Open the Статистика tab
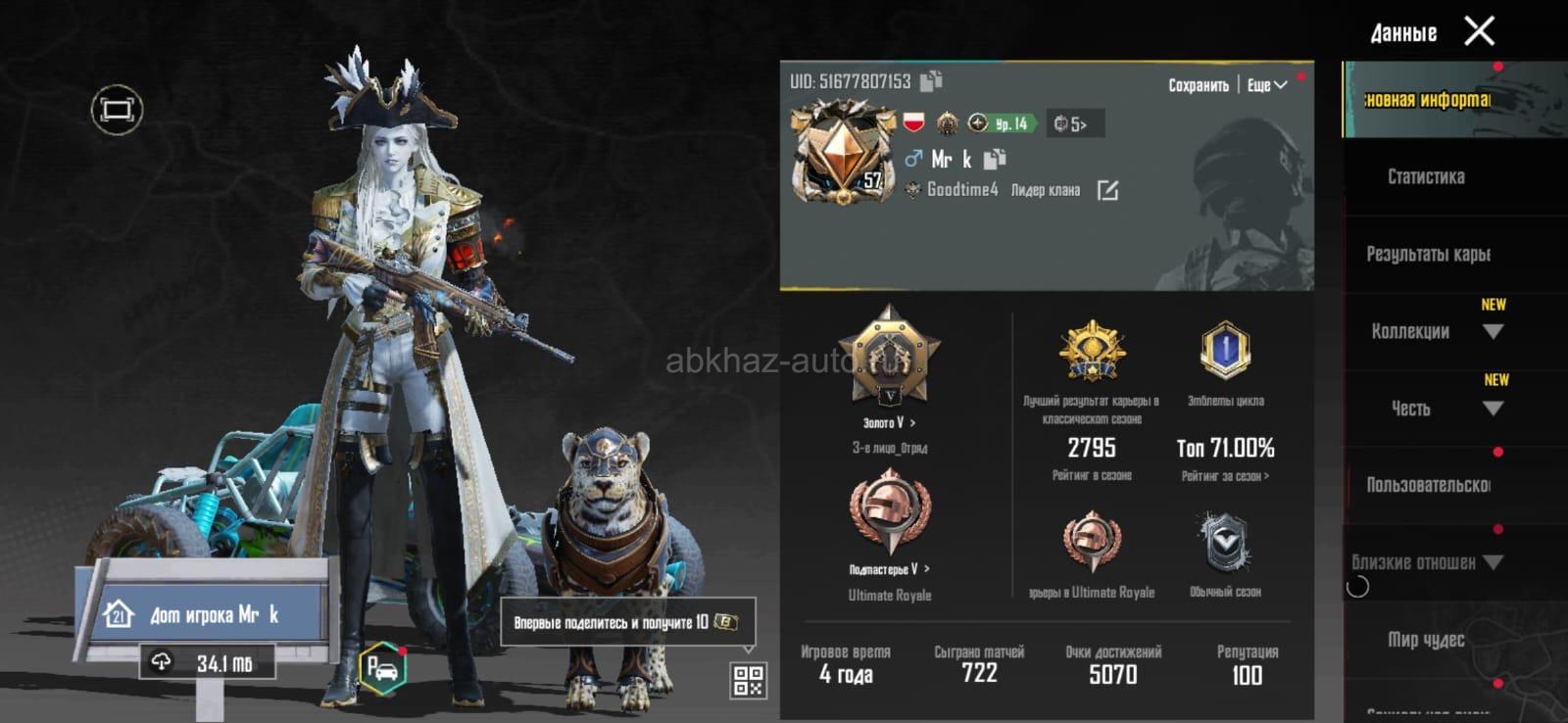 pos(1426,177)
